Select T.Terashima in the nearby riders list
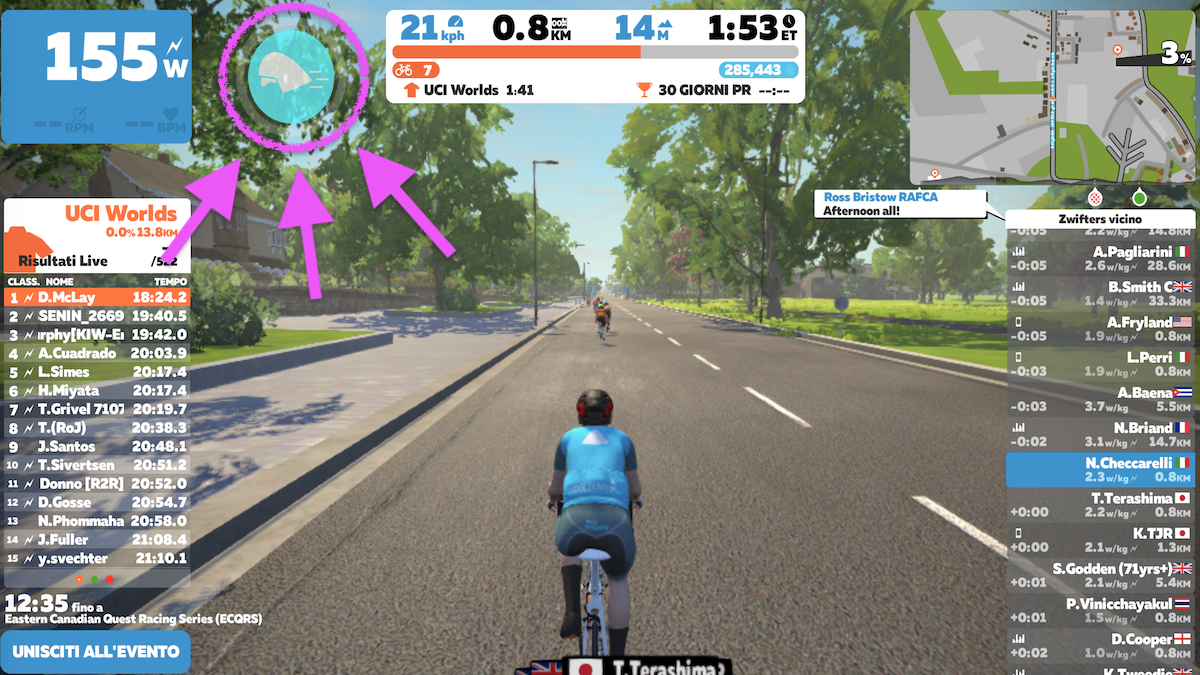The image size is (1200, 675). 1100,505
